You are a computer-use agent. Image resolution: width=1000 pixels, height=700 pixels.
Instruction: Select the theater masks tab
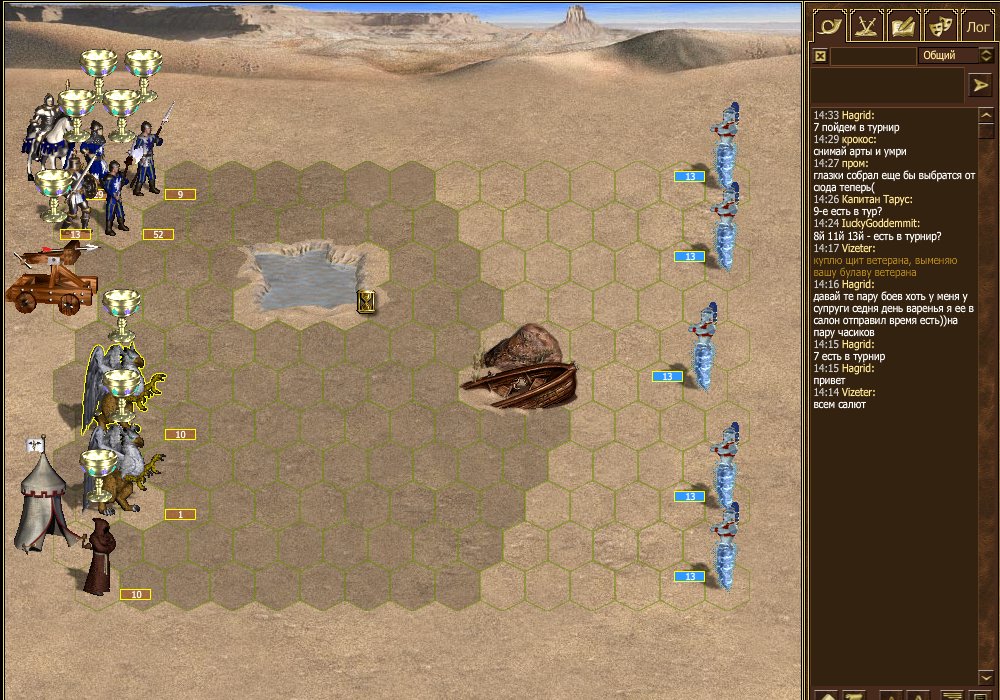tap(940, 25)
